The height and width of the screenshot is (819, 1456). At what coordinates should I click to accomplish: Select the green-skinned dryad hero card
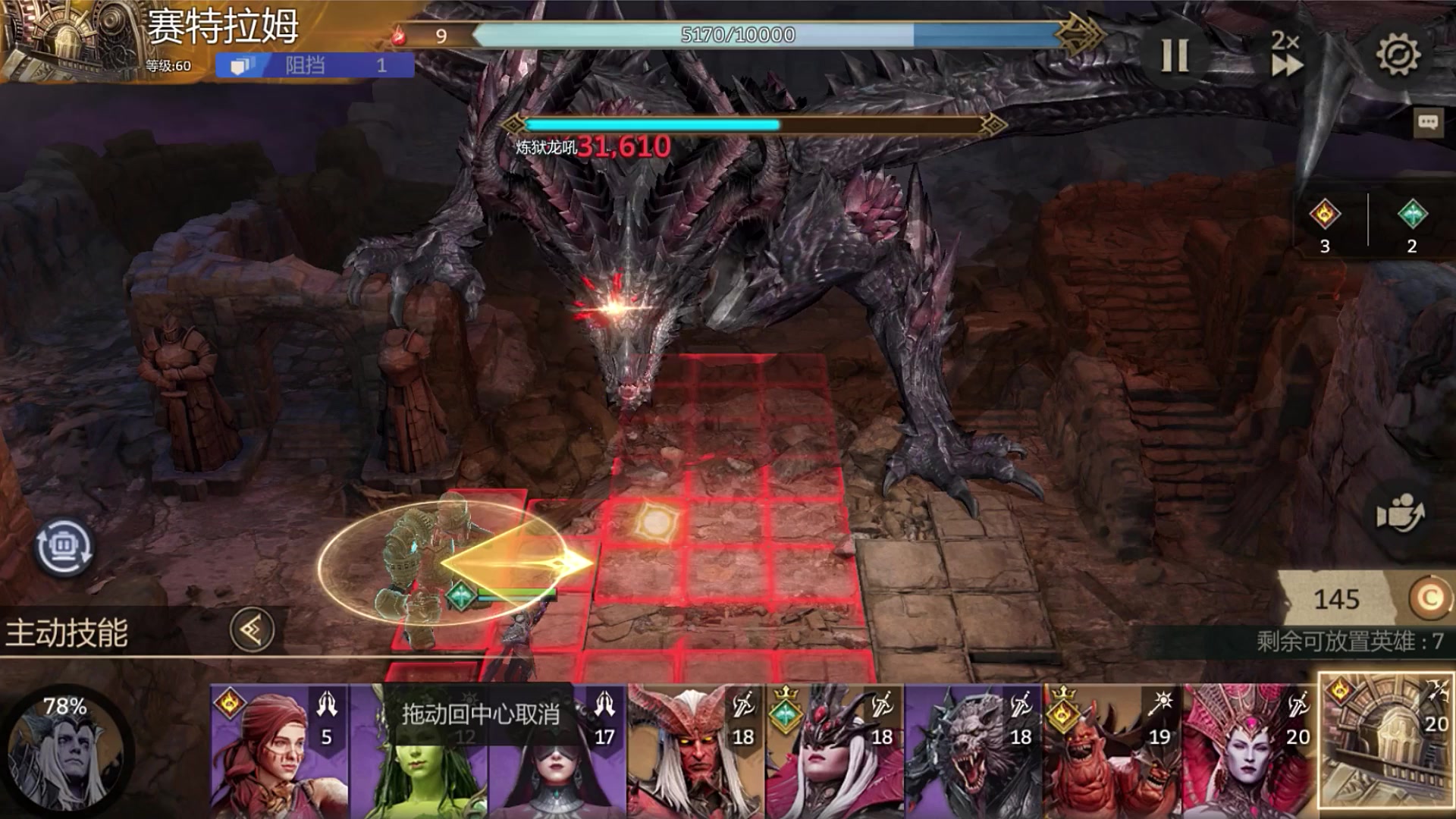click(x=419, y=766)
